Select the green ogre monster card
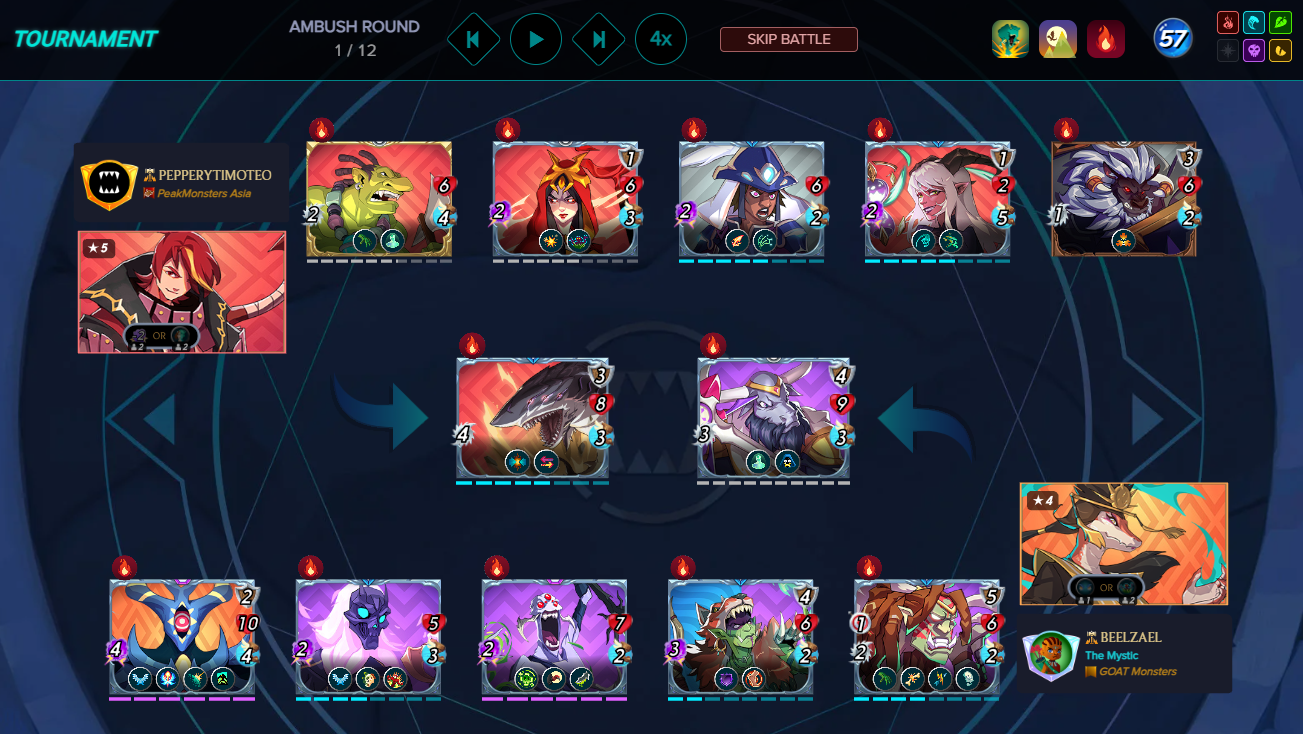 pyautogui.click(x=379, y=198)
